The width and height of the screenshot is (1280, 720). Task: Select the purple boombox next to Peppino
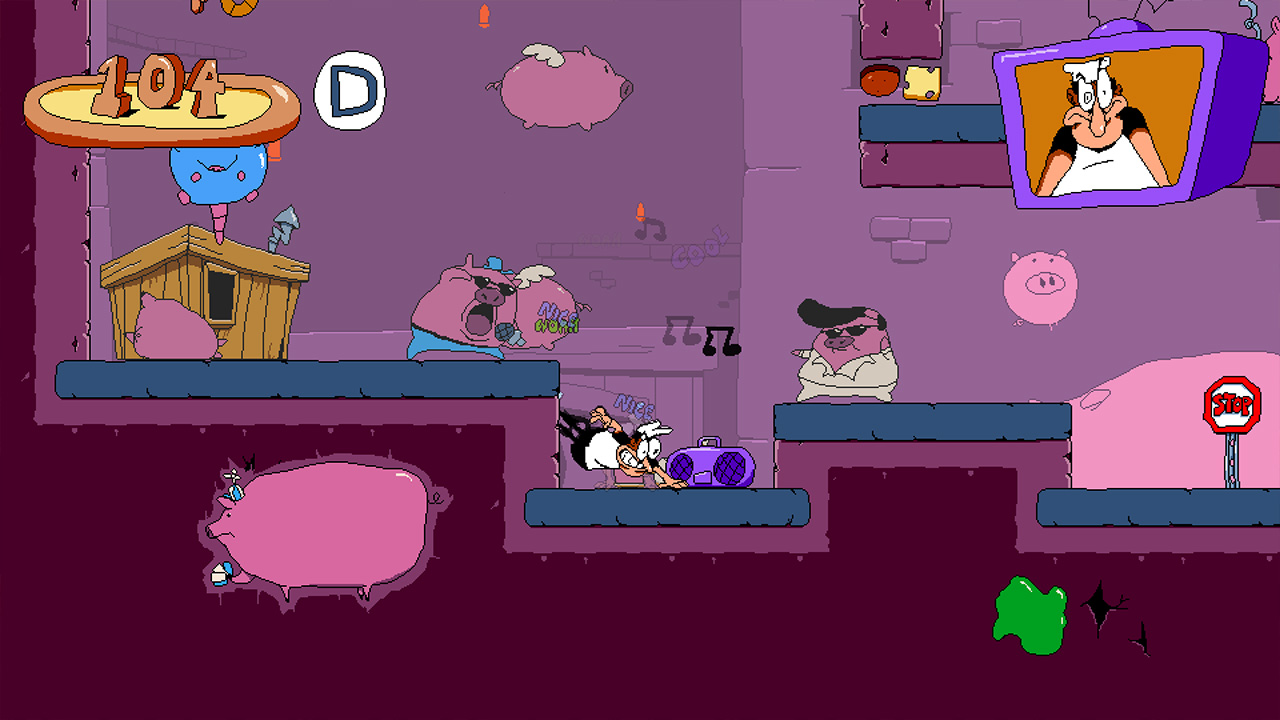712,465
